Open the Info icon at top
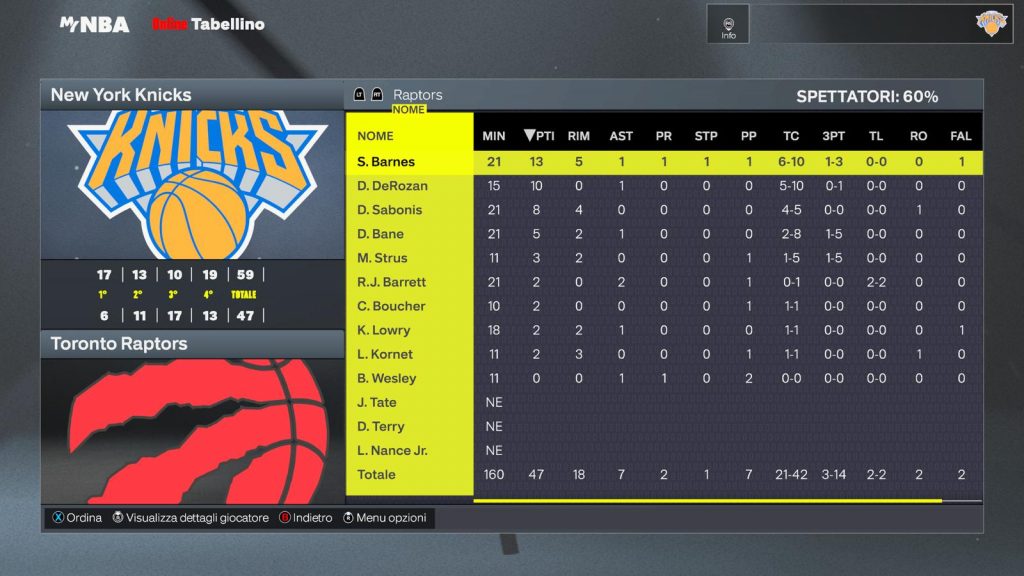The height and width of the screenshot is (576, 1024). point(728,25)
